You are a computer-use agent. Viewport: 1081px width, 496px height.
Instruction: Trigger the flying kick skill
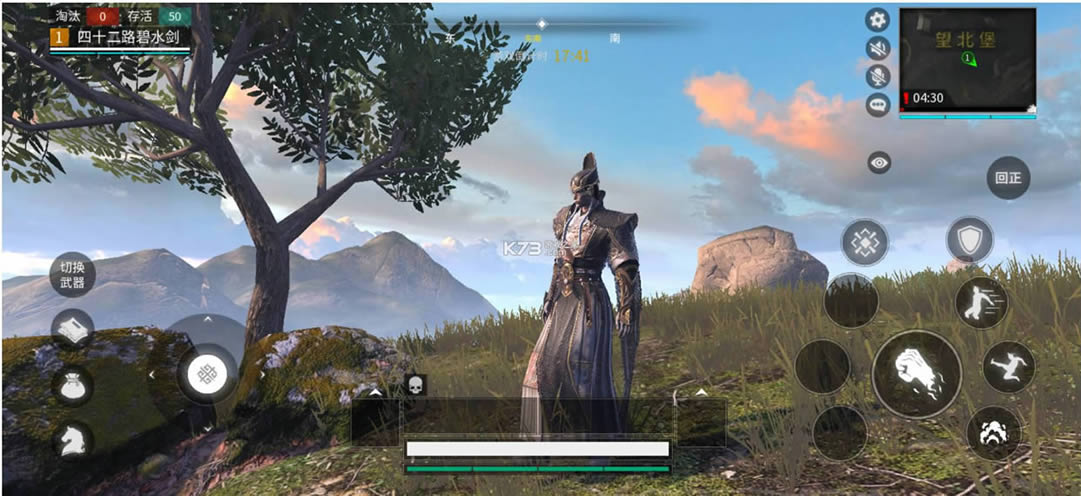1008,367
